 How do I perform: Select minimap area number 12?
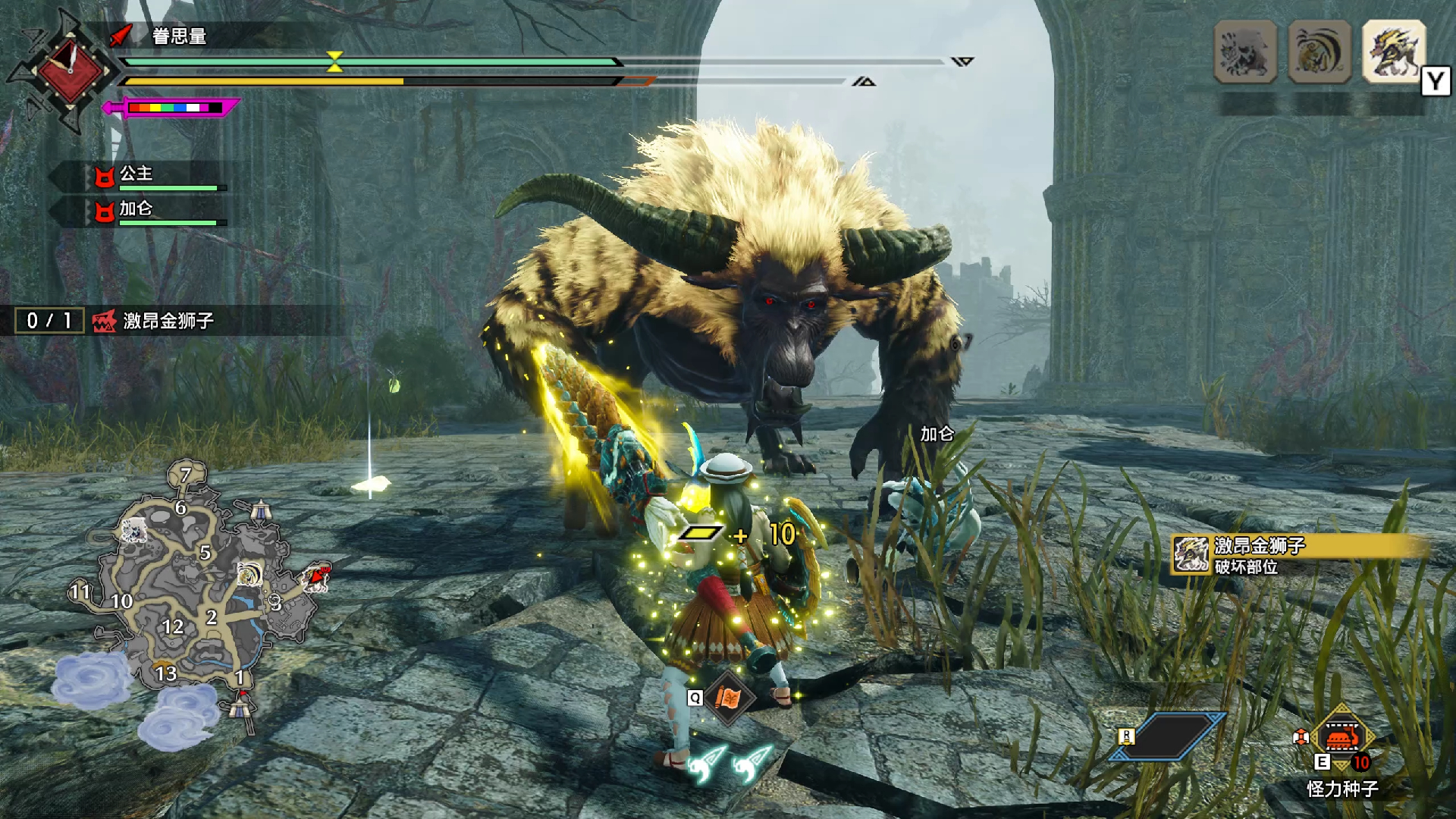(x=173, y=627)
